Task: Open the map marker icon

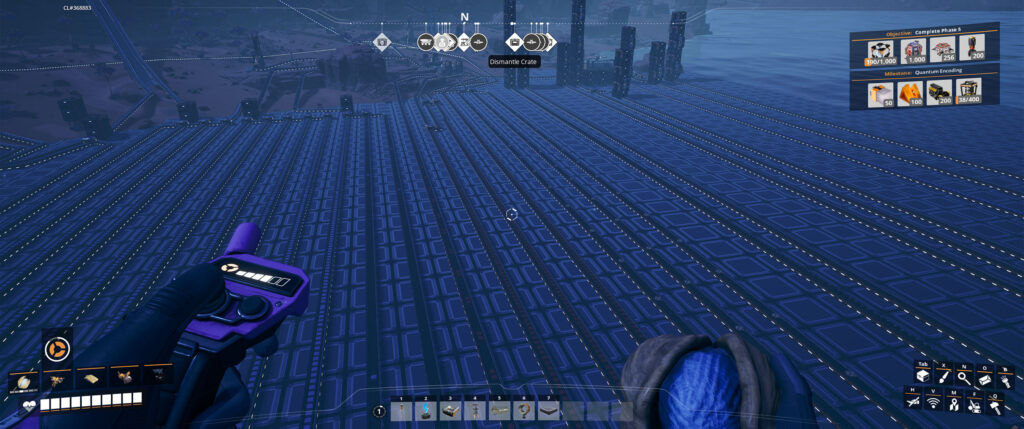Action: (954, 402)
